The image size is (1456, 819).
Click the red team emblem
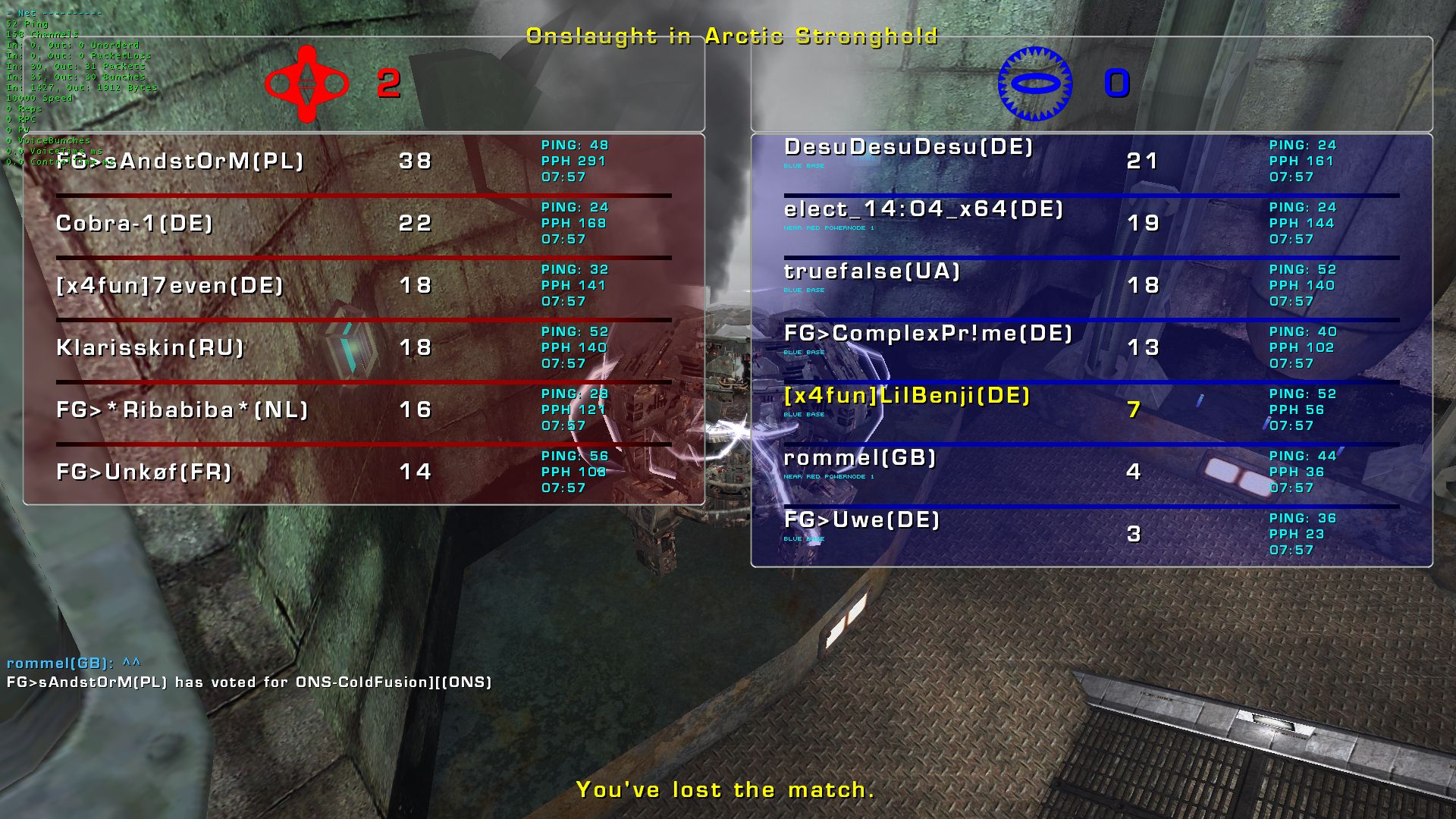[306, 84]
